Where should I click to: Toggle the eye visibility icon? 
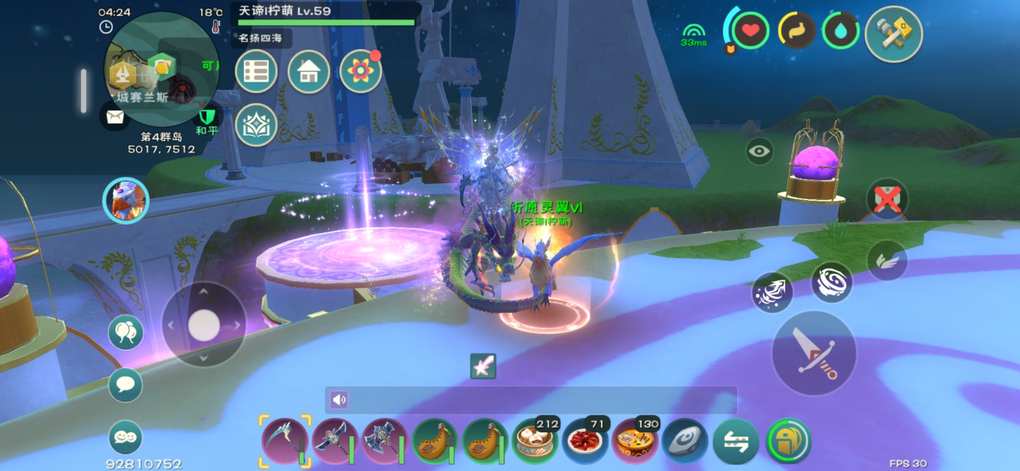[761, 152]
